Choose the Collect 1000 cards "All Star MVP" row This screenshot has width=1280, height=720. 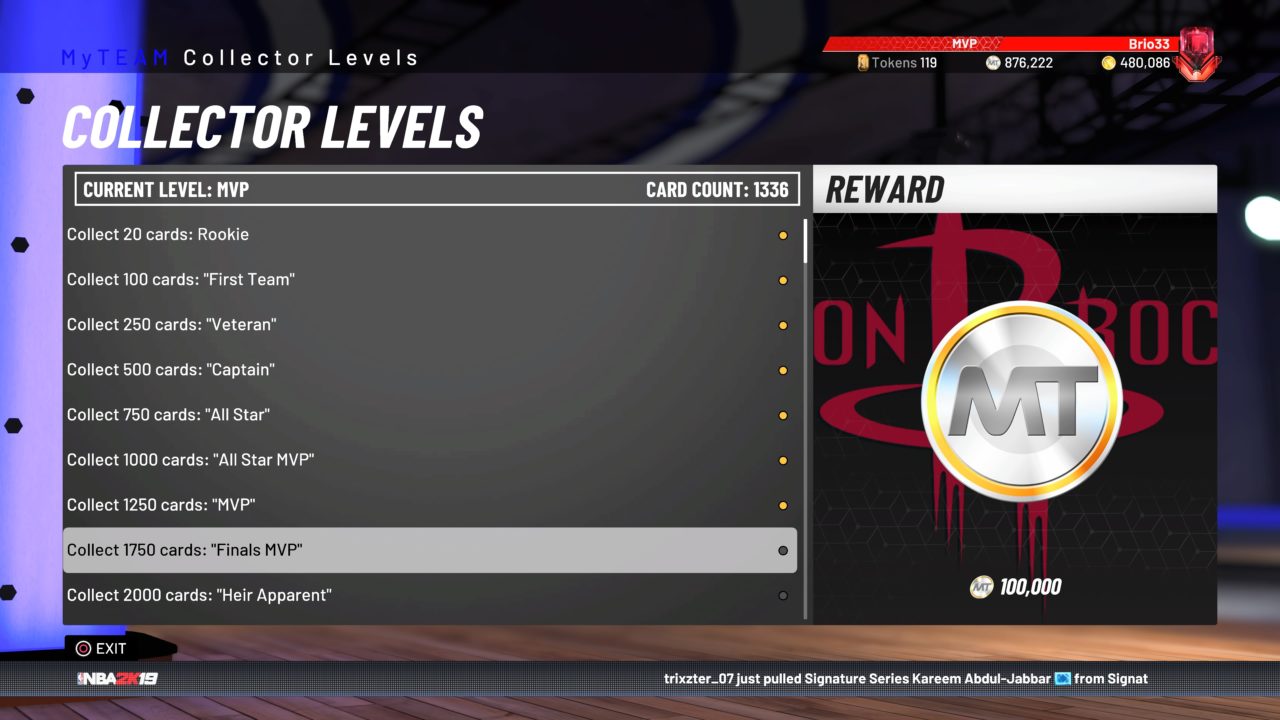[430, 460]
